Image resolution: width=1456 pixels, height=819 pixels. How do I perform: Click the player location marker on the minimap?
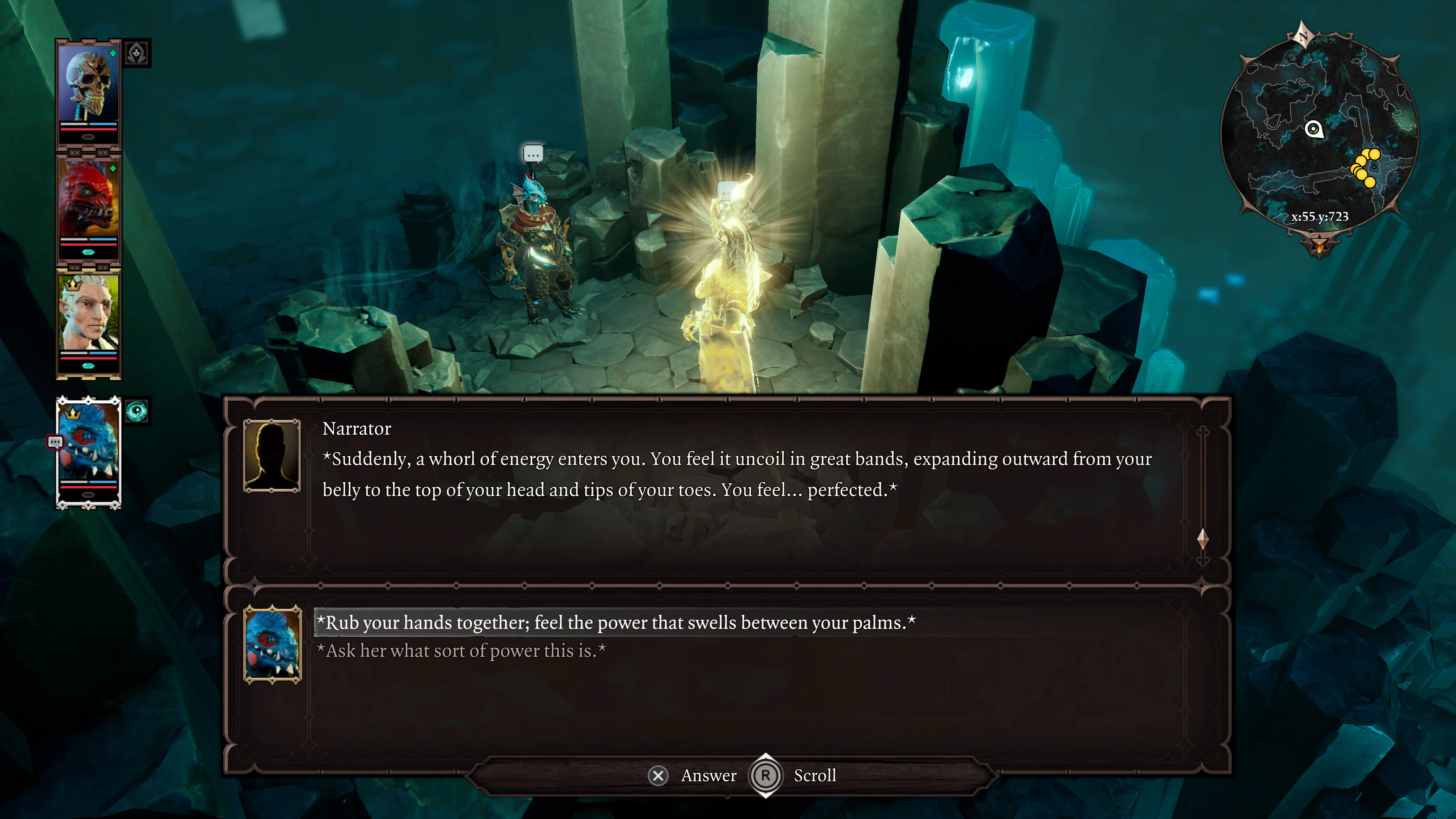1314,129
